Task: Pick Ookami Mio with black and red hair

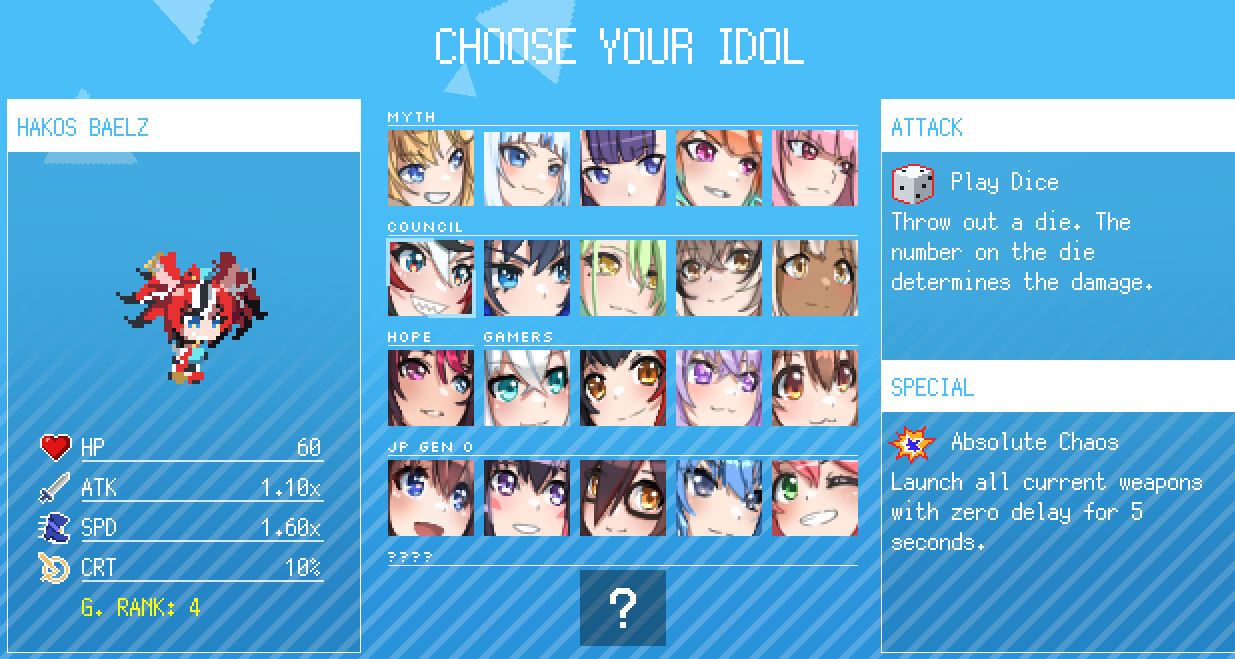Action: pyautogui.click(x=623, y=388)
